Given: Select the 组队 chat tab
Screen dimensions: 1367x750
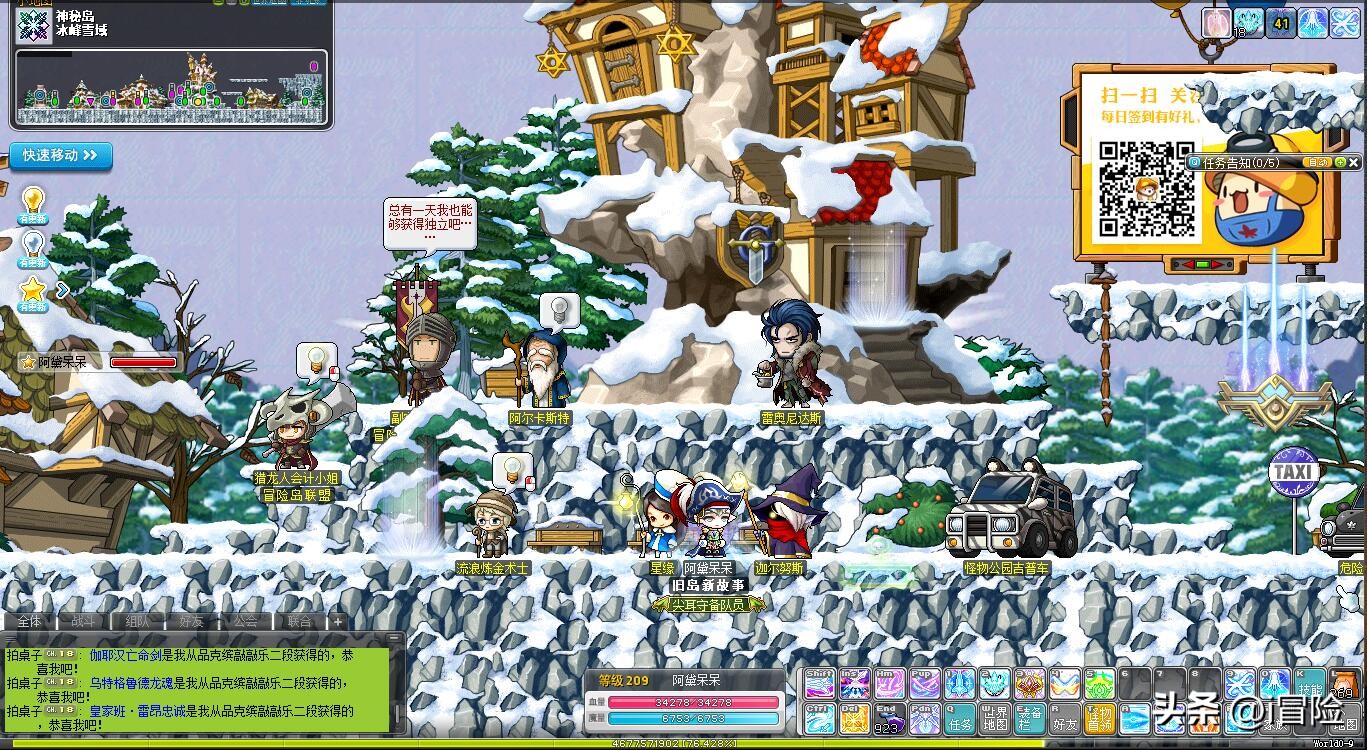Looking at the screenshot, I should 137,621.
